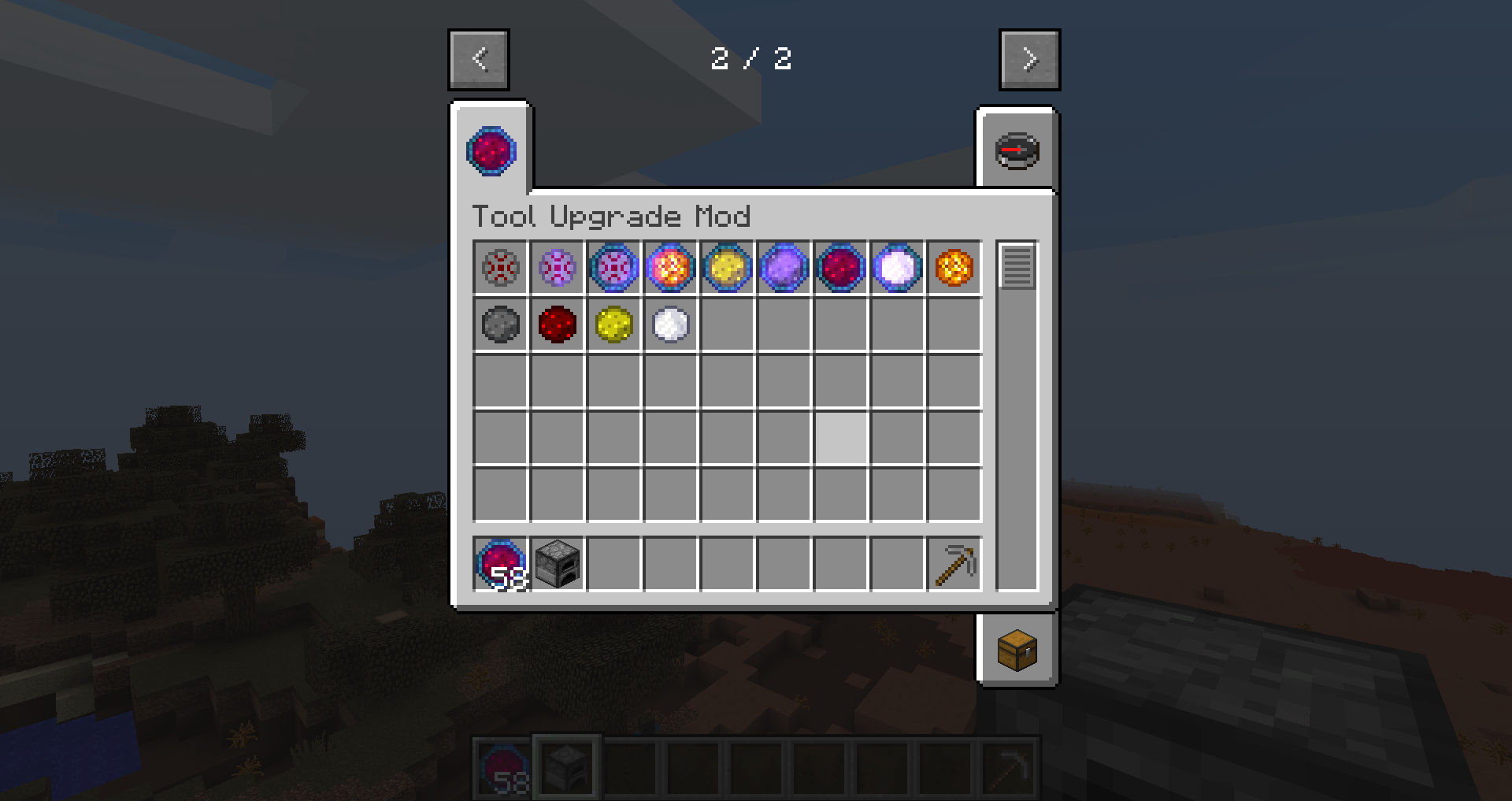Click the hotbar stack of 58 crimson orbs
Screen dimensions: 1512x801
click(501, 564)
